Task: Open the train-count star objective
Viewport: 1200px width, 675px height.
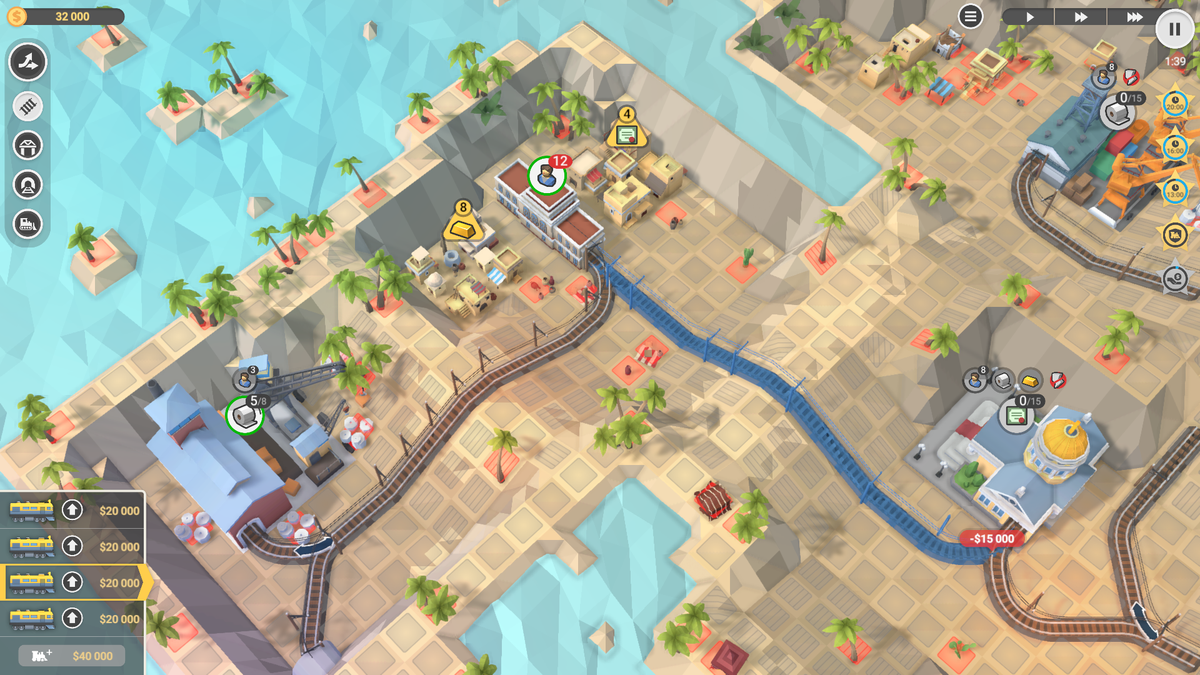Action: pyautogui.click(x=1174, y=234)
